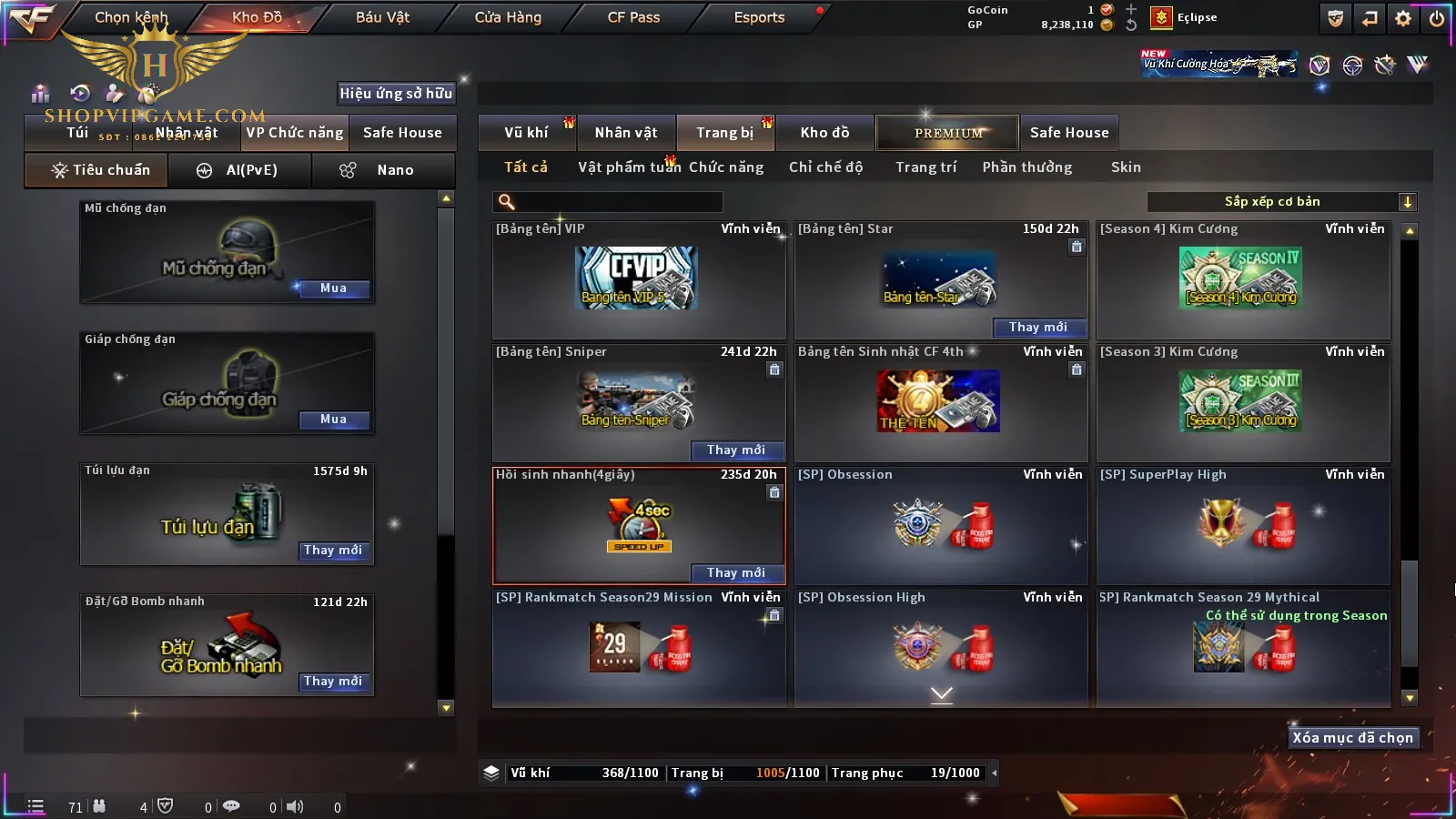Select the SP Obsession spray item
Image resolution: width=1456 pixels, height=819 pixels.
coord(940,525)
